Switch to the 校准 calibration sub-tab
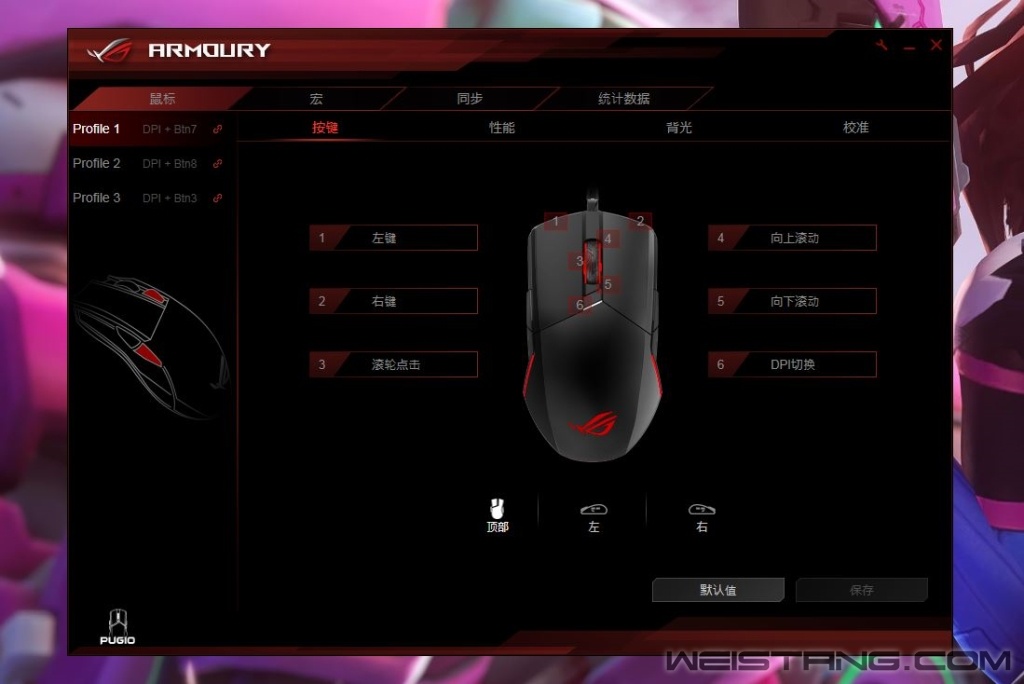 (x=856, y=128)
